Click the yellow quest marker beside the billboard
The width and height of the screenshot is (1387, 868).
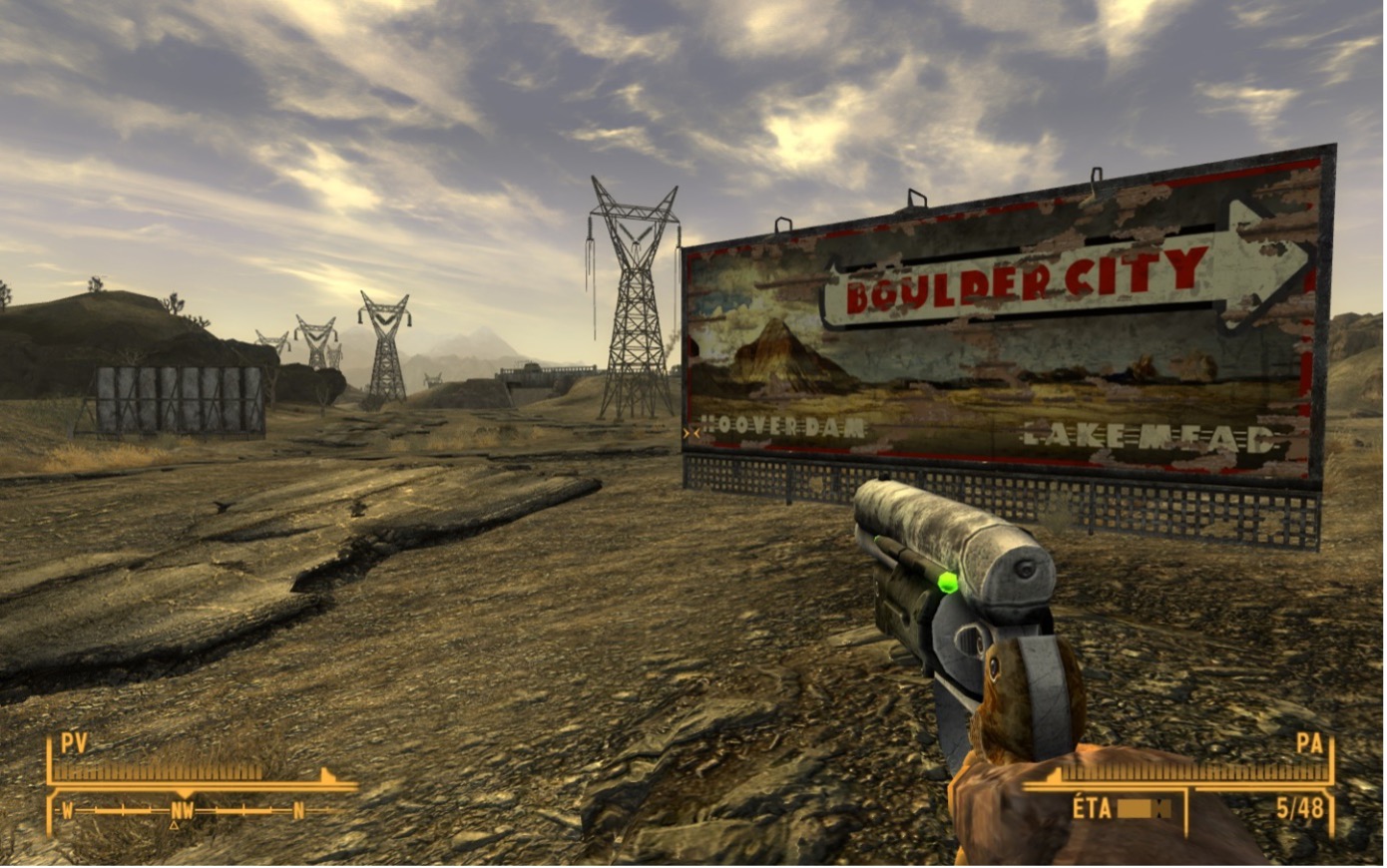coord(691,433)
